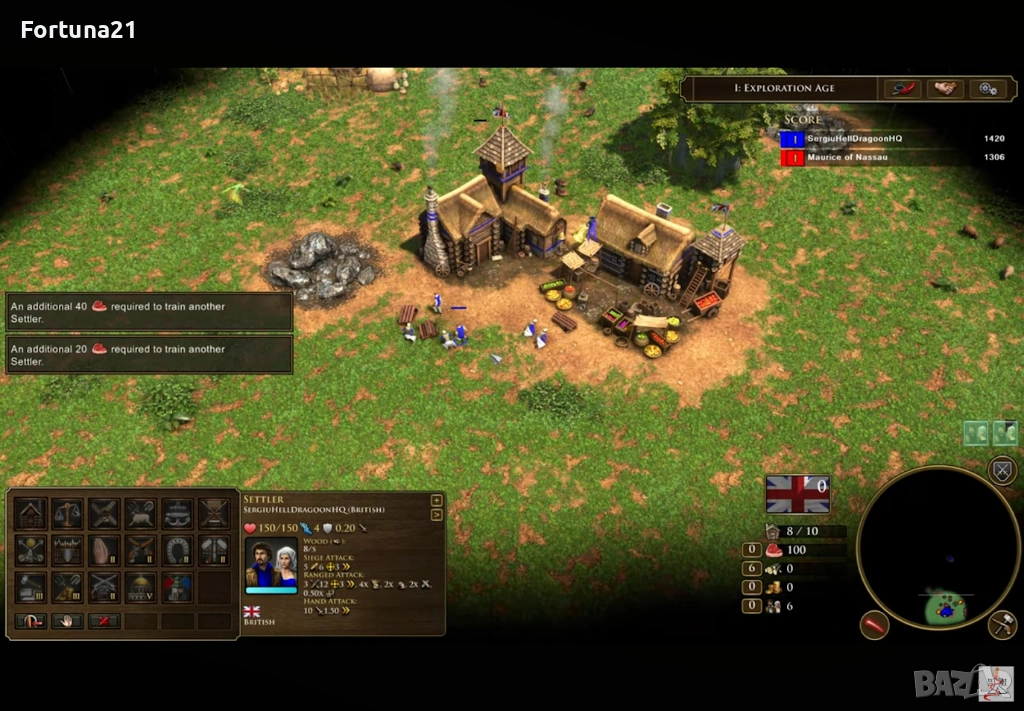Open game settings via the gears icon
The width and height of the screenshot is (1024, 711).
(987, 89)
